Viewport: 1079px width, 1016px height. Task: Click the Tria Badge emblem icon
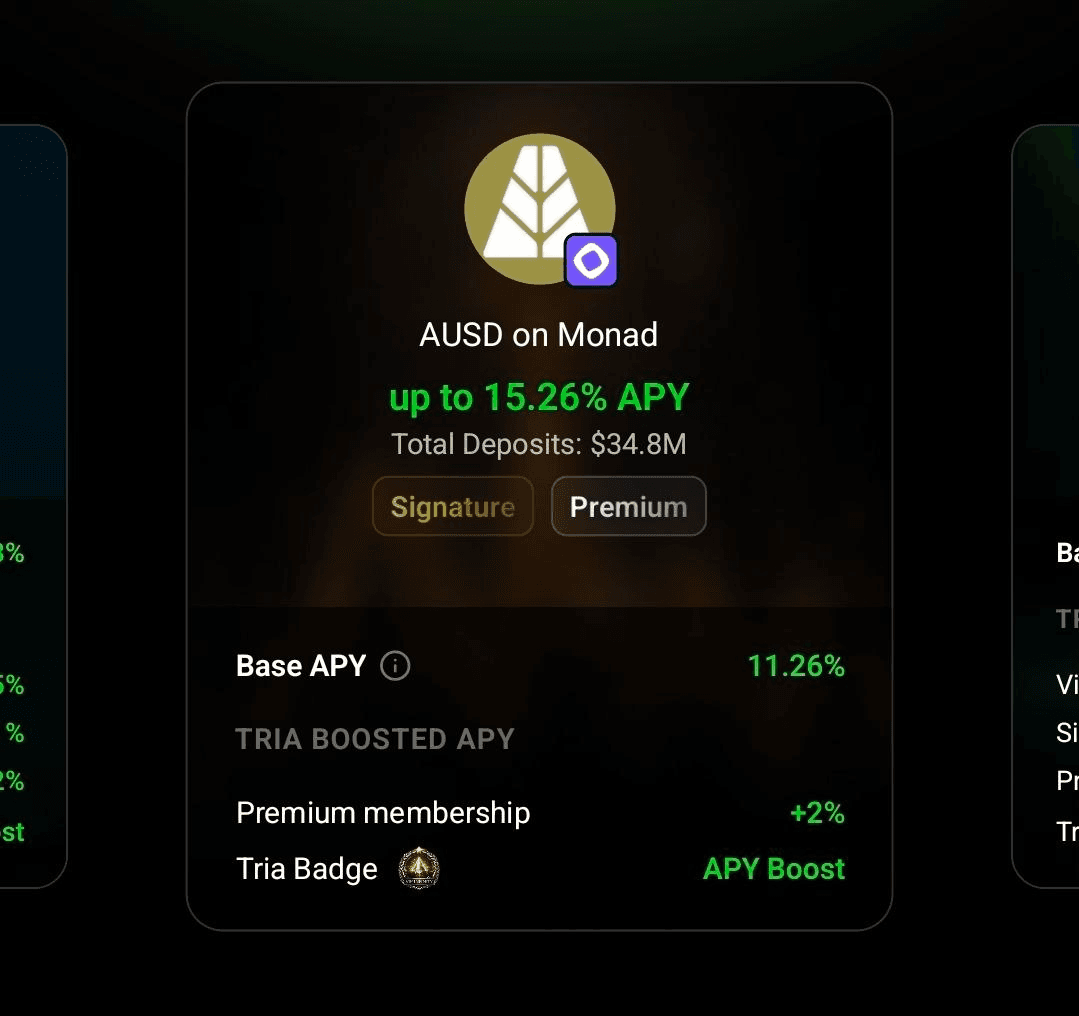pos(419,868)
